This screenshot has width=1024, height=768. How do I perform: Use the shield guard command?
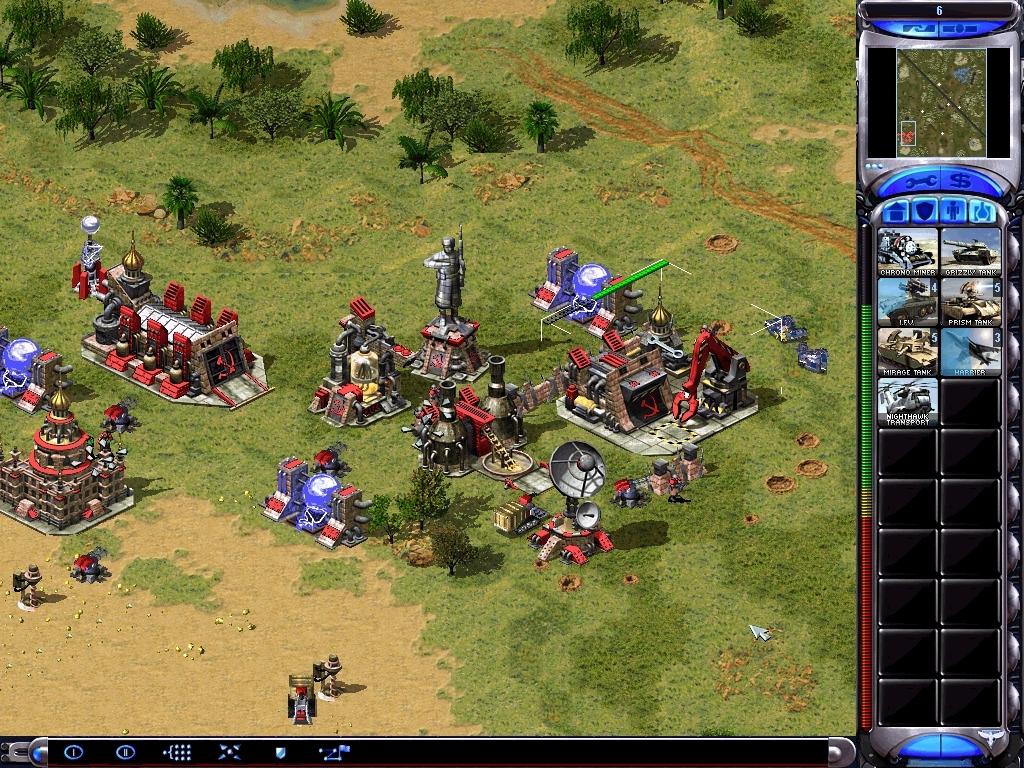pyautogui.click(x=281, y=752)
